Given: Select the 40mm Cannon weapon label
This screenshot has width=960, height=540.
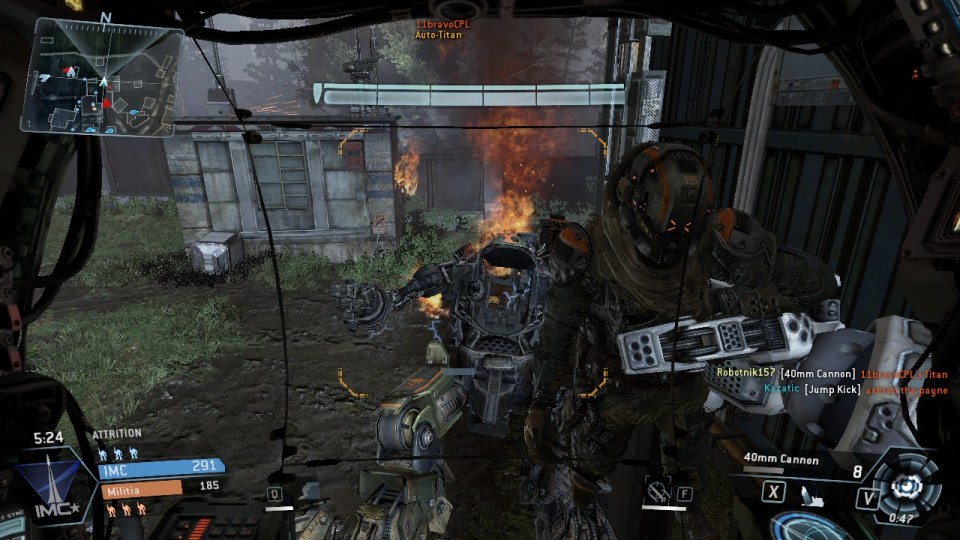Looking at the screenshot, I should pyautogui.click(x=781, y=460).
